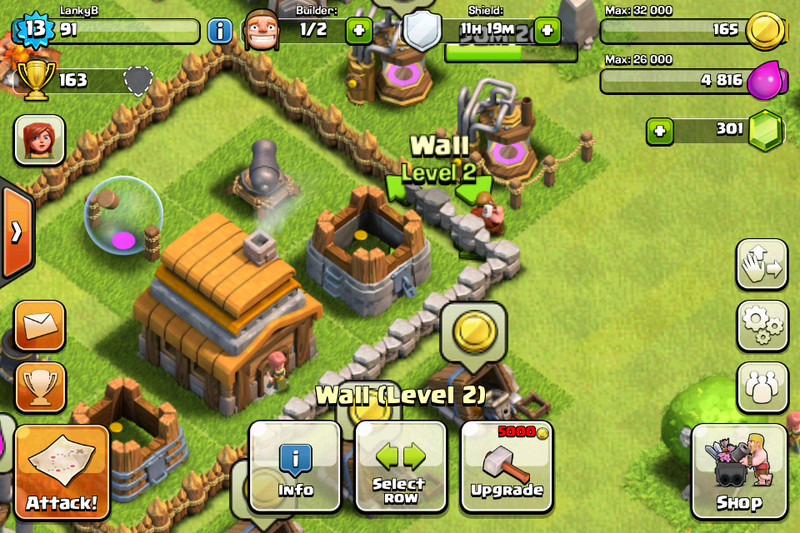Upgrade the wall for 5000 gold
Viewport: 800px width, 533px height.
507,466
